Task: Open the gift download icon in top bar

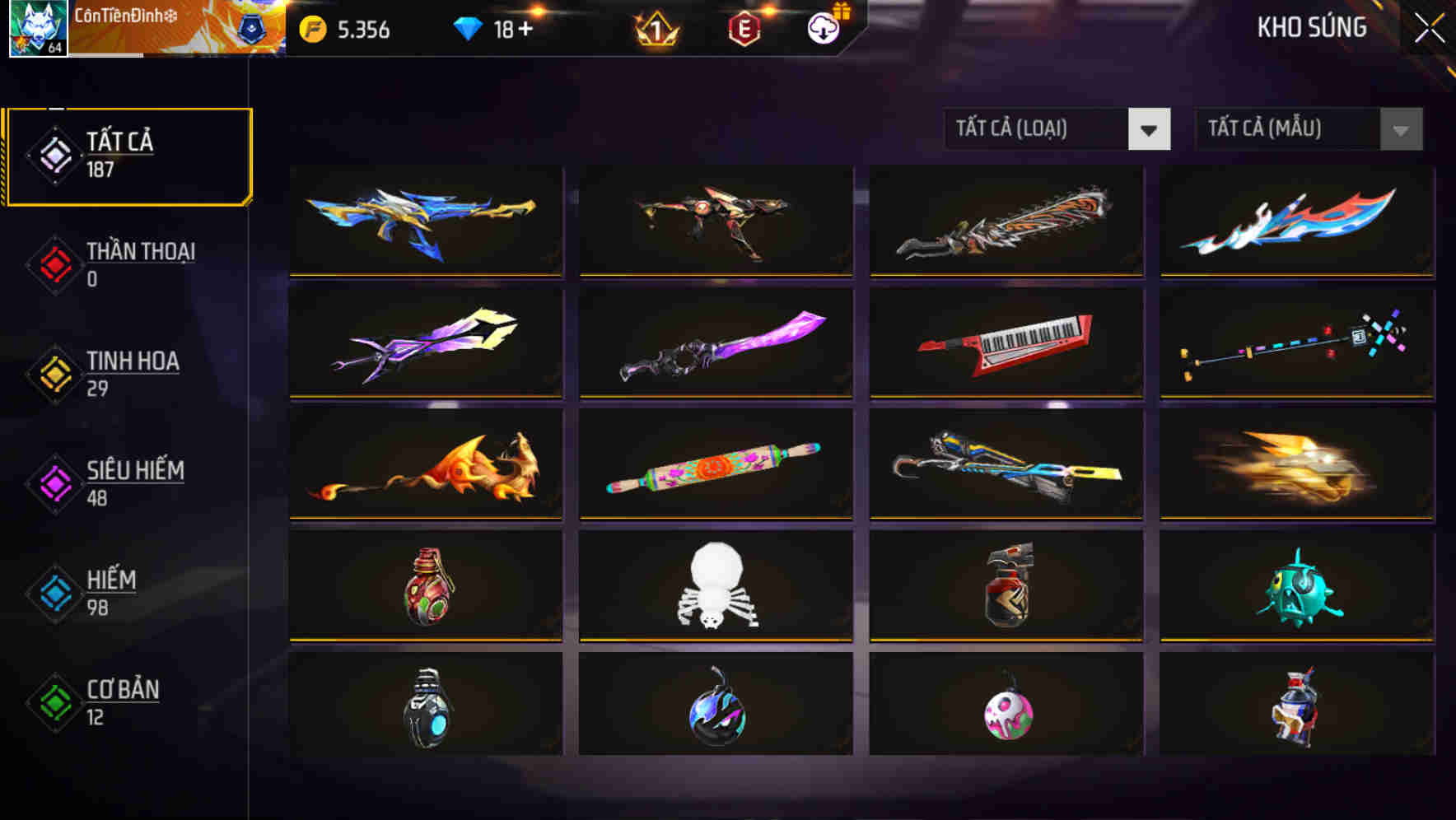Action: pos(823,27)
